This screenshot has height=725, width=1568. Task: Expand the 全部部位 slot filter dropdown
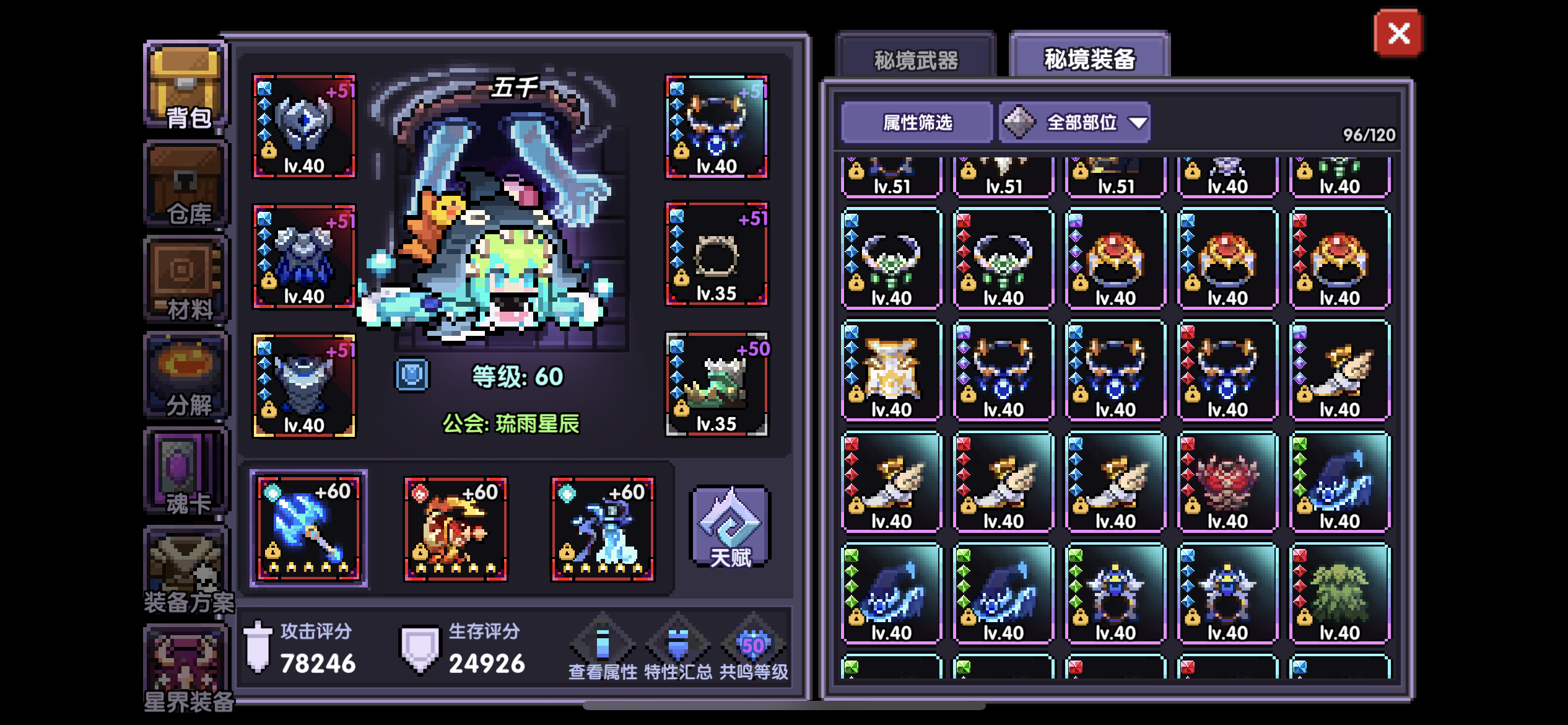point(1076,123)
